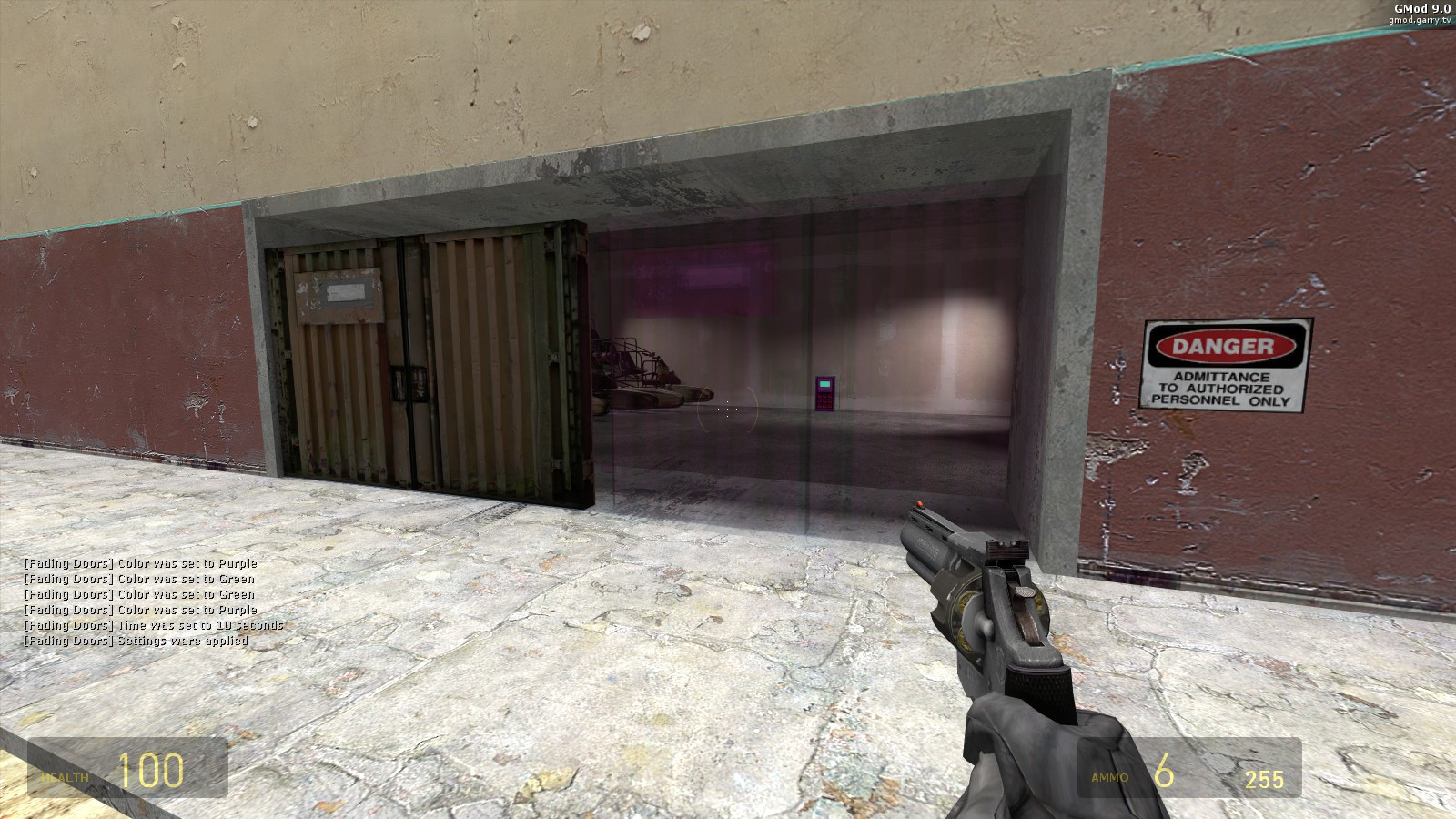Click the mail slot plate on the door
This screenshot has width=1456, height=819.
[x=348, y=292]
